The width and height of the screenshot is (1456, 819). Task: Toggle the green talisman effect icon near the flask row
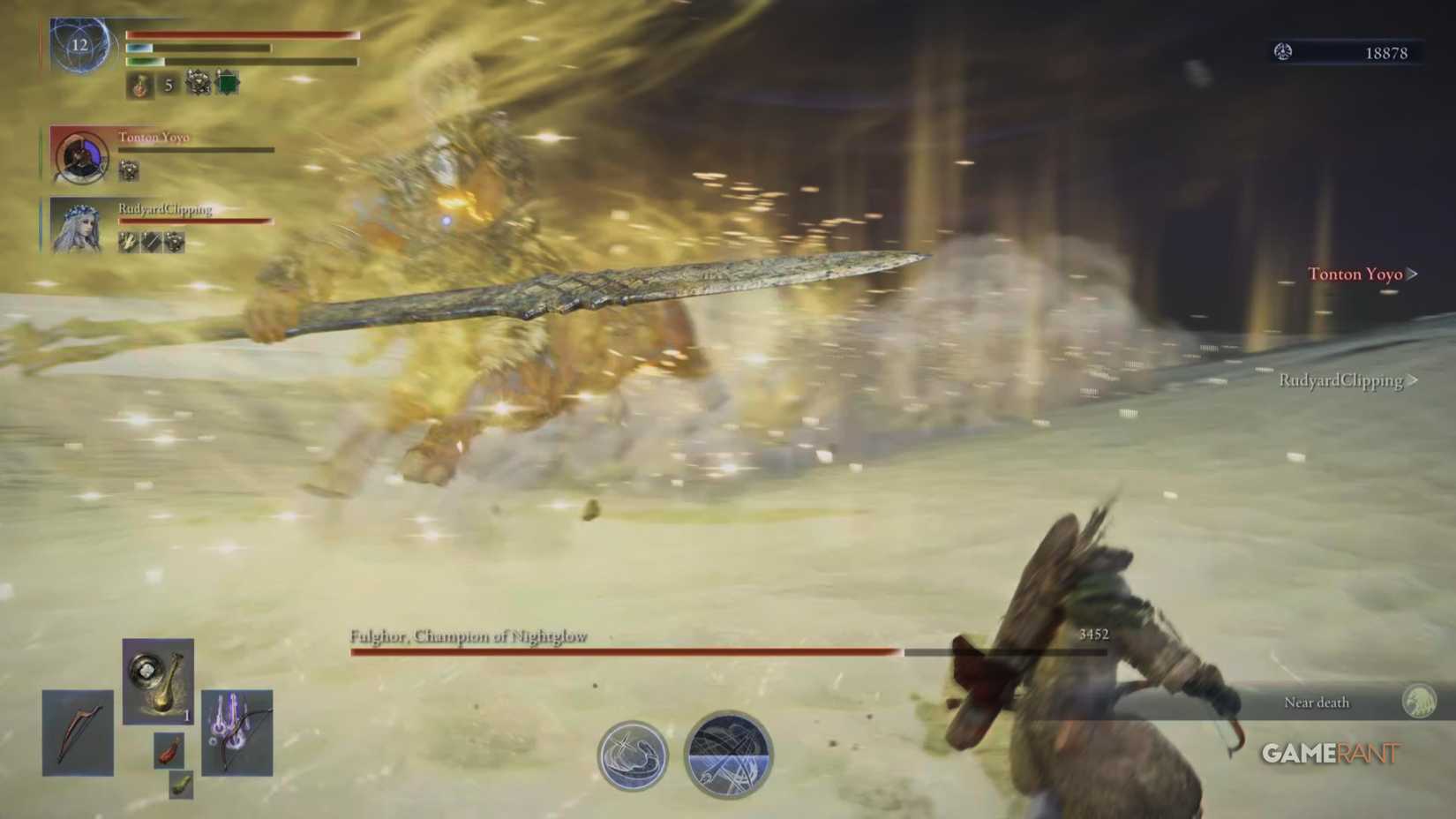226,84
